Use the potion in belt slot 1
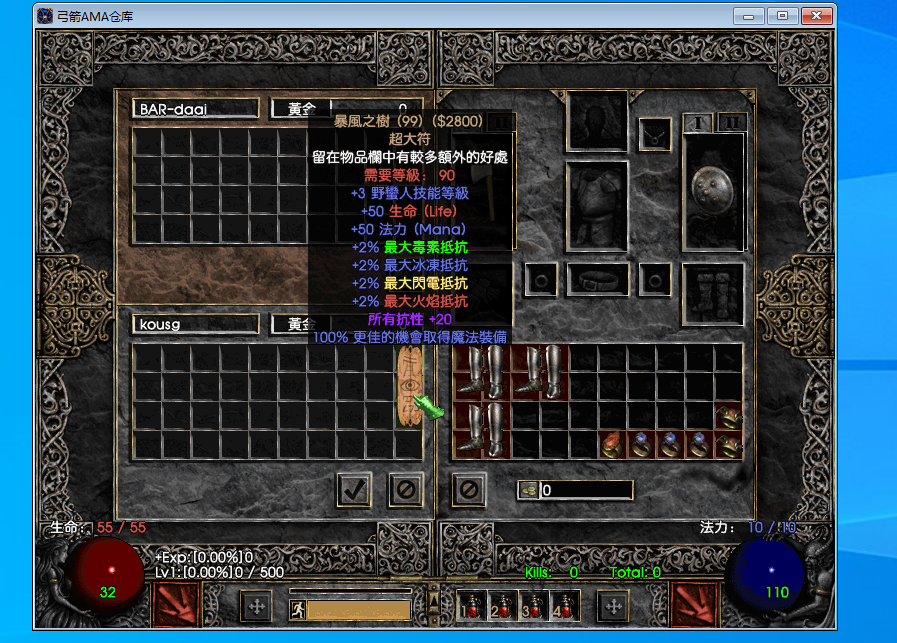 point(475,604)
